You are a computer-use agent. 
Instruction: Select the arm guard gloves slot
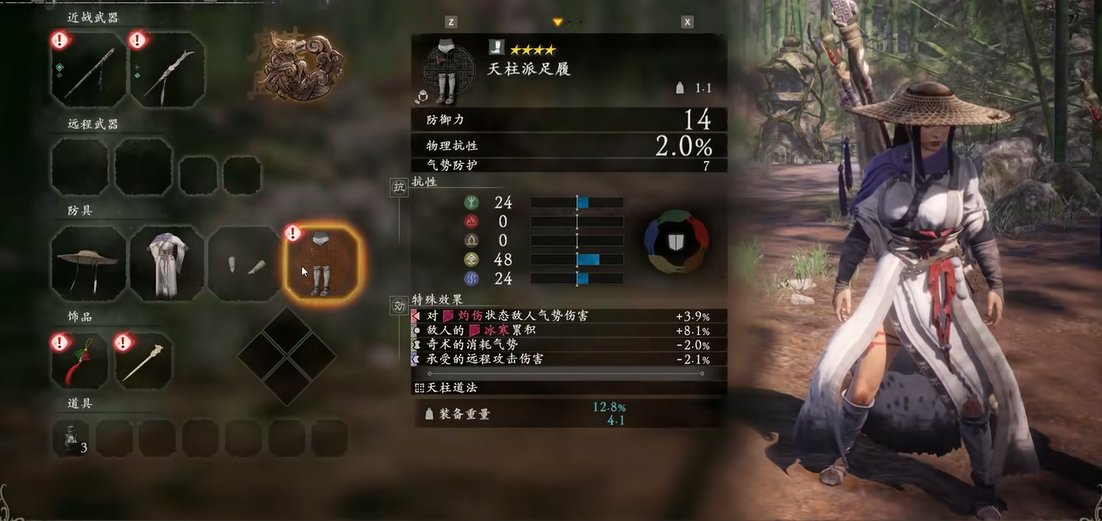(x=243, y=263)
